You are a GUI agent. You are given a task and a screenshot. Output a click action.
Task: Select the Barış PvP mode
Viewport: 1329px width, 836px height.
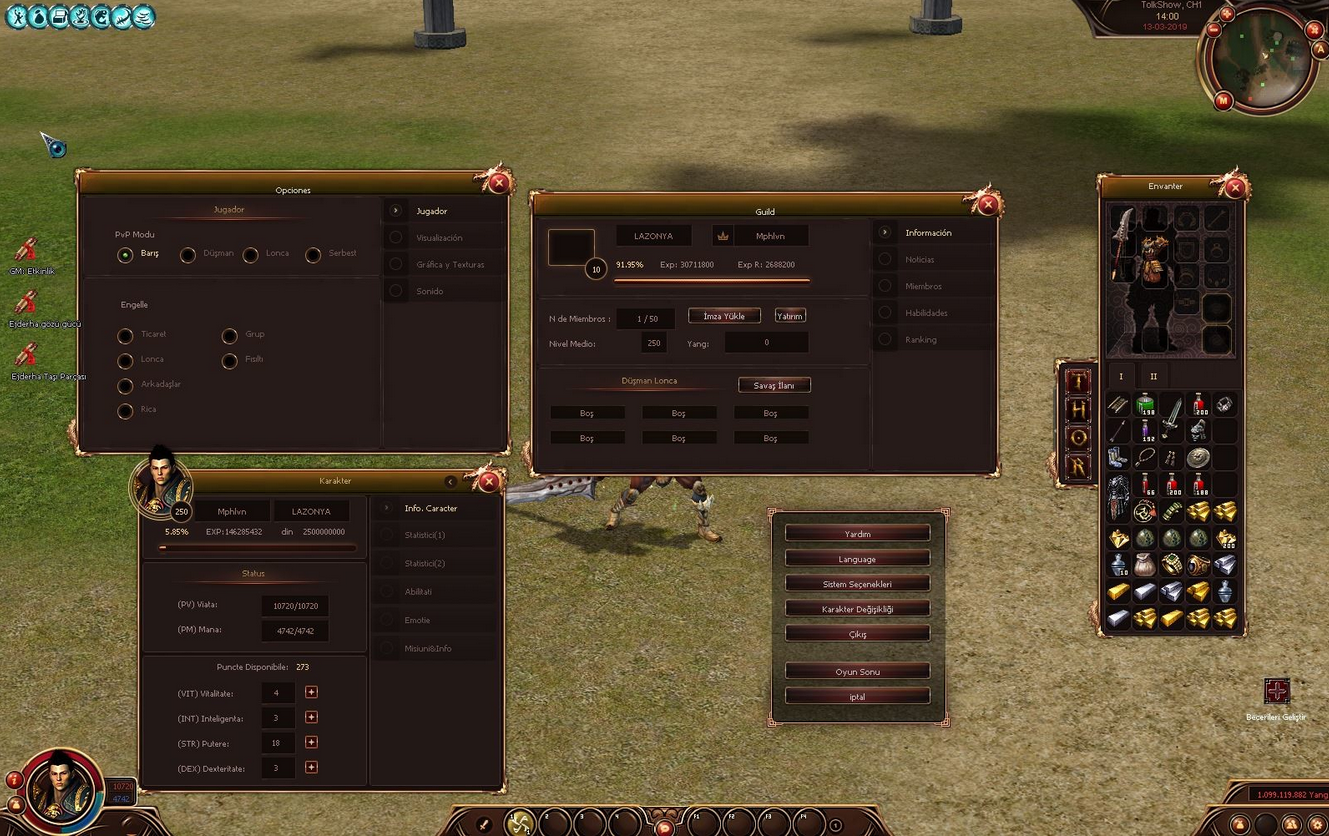point(125,255)
